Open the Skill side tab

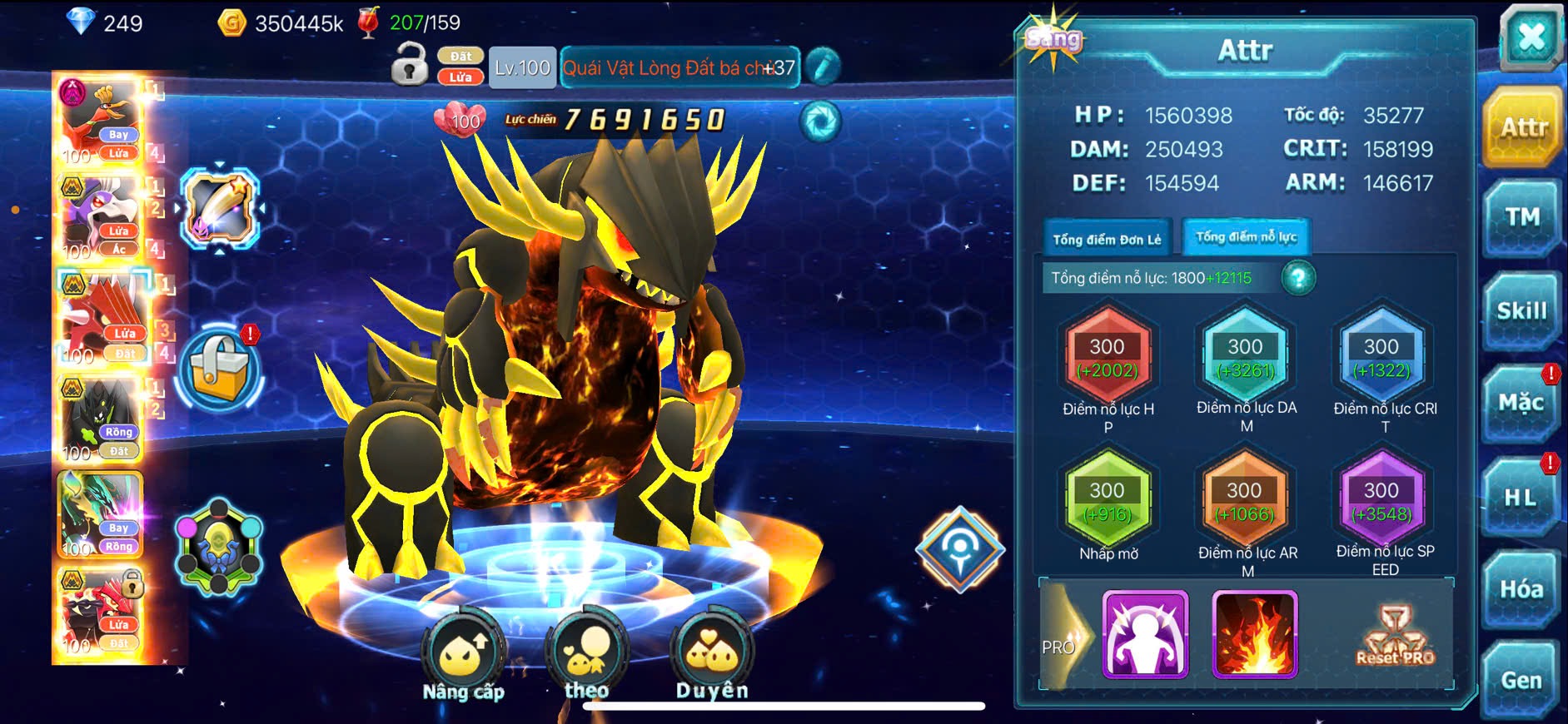[1521, 311]
